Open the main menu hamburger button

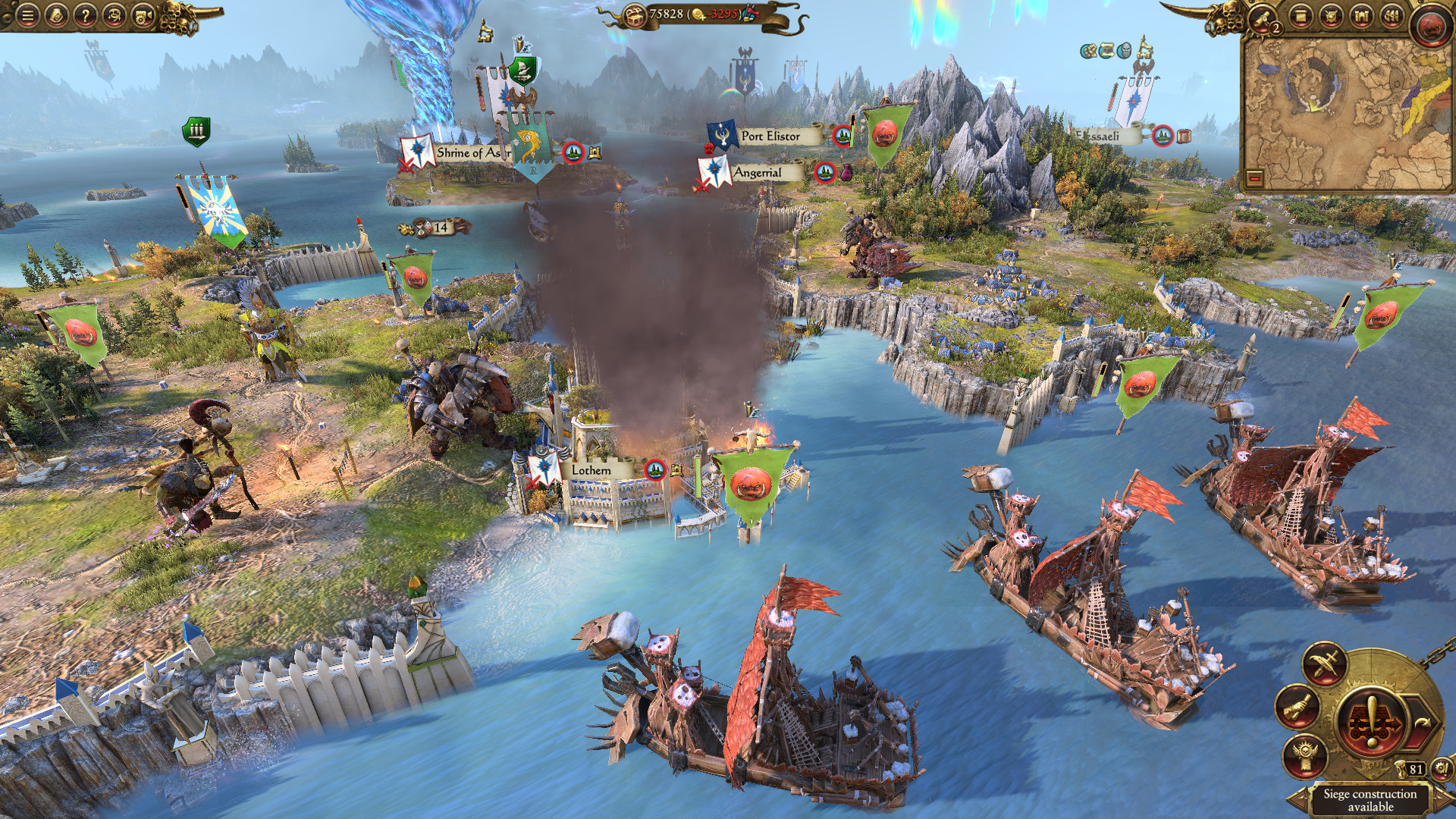point(27,15)
